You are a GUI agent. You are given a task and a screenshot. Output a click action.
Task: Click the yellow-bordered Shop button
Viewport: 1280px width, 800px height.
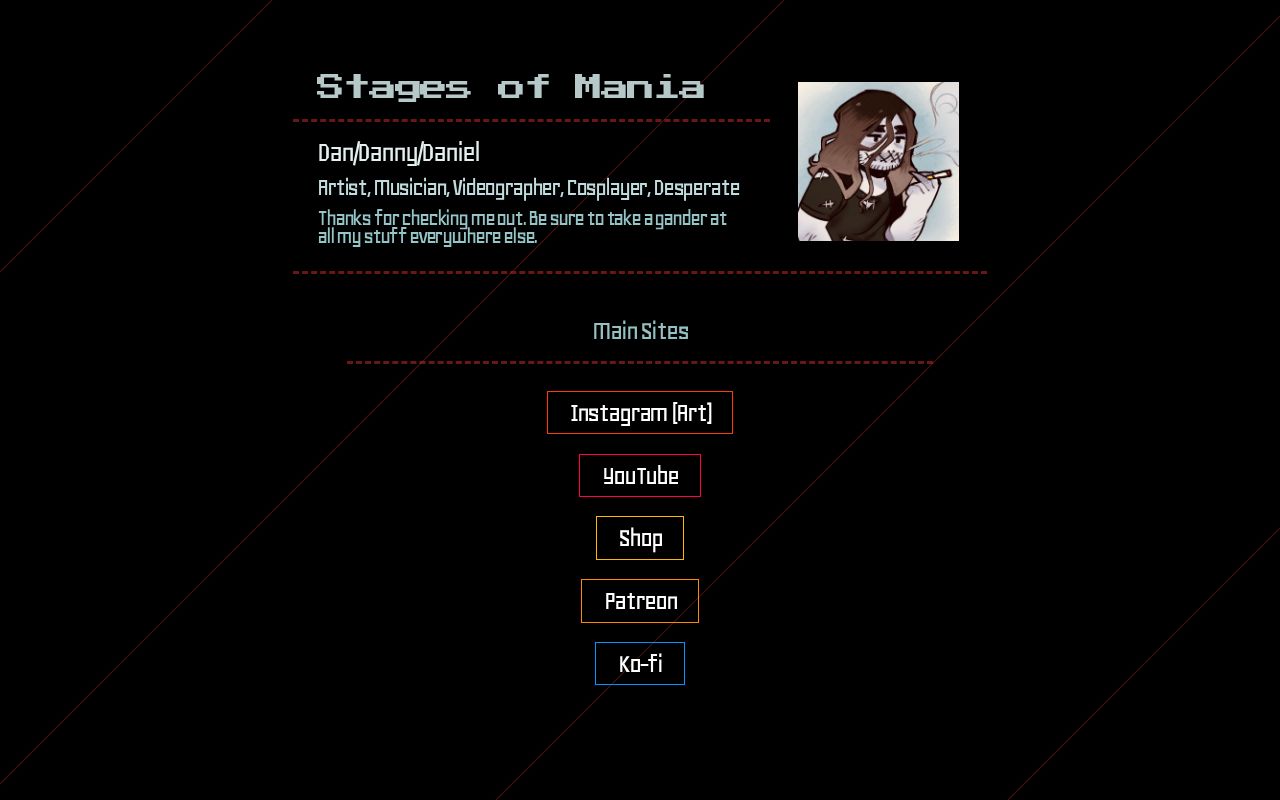click(x=640, y=538)
